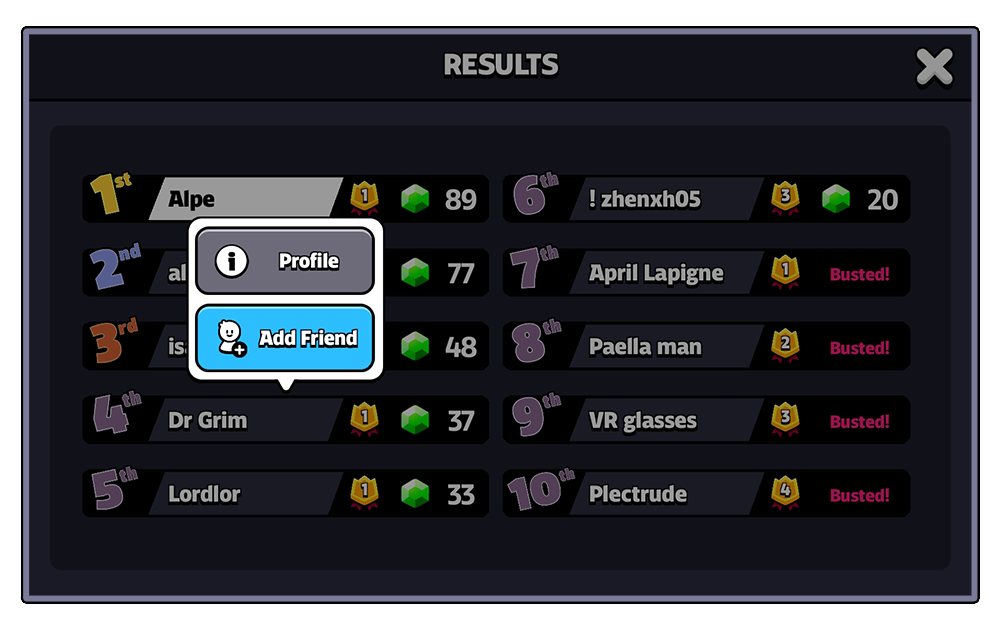Open the player's Profile
The width and height of the screenshot is (1000, 627).
coord(284,262)
